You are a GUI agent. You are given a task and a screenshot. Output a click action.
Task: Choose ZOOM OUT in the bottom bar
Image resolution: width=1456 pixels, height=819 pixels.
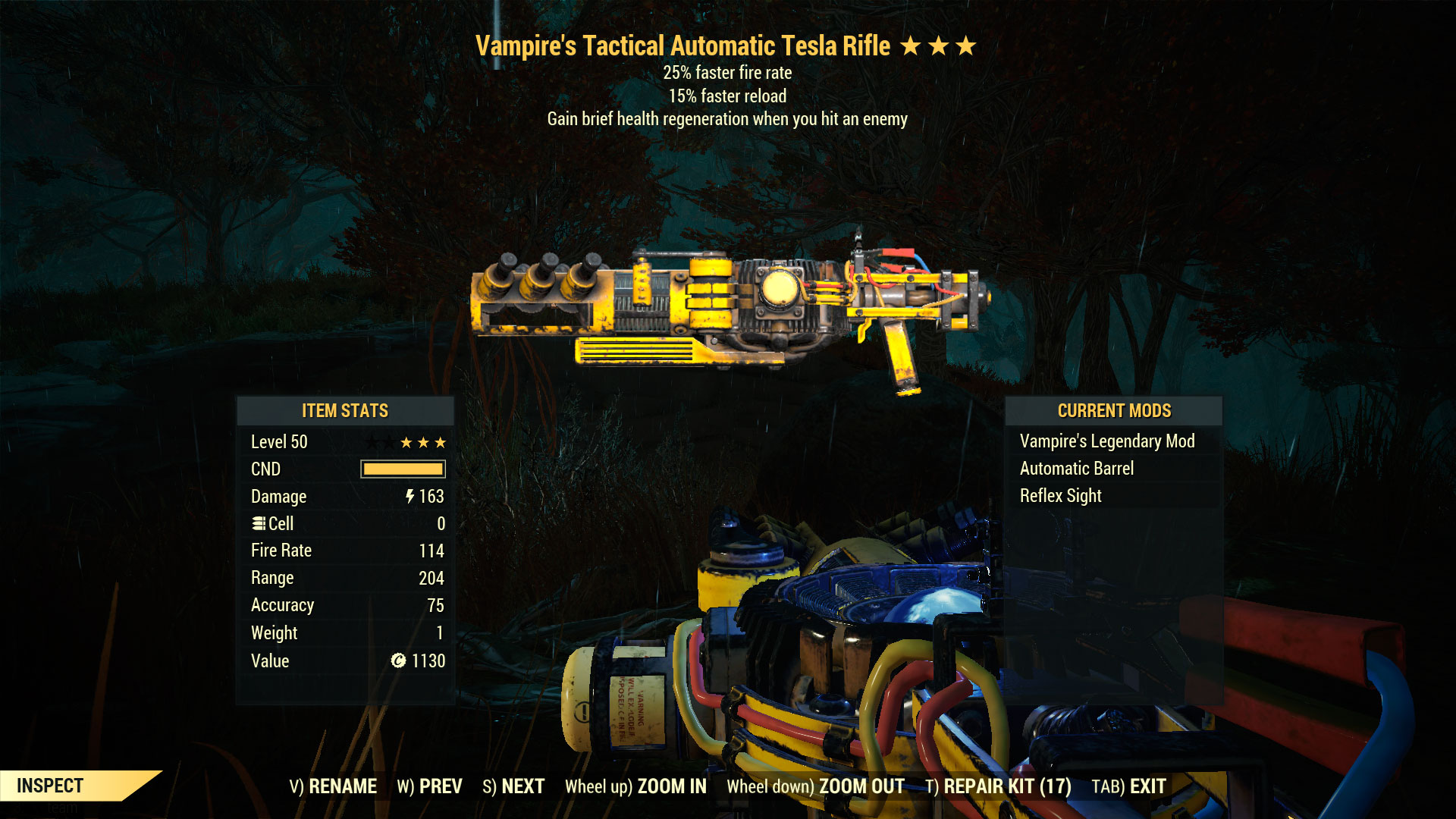pos(815,786)
